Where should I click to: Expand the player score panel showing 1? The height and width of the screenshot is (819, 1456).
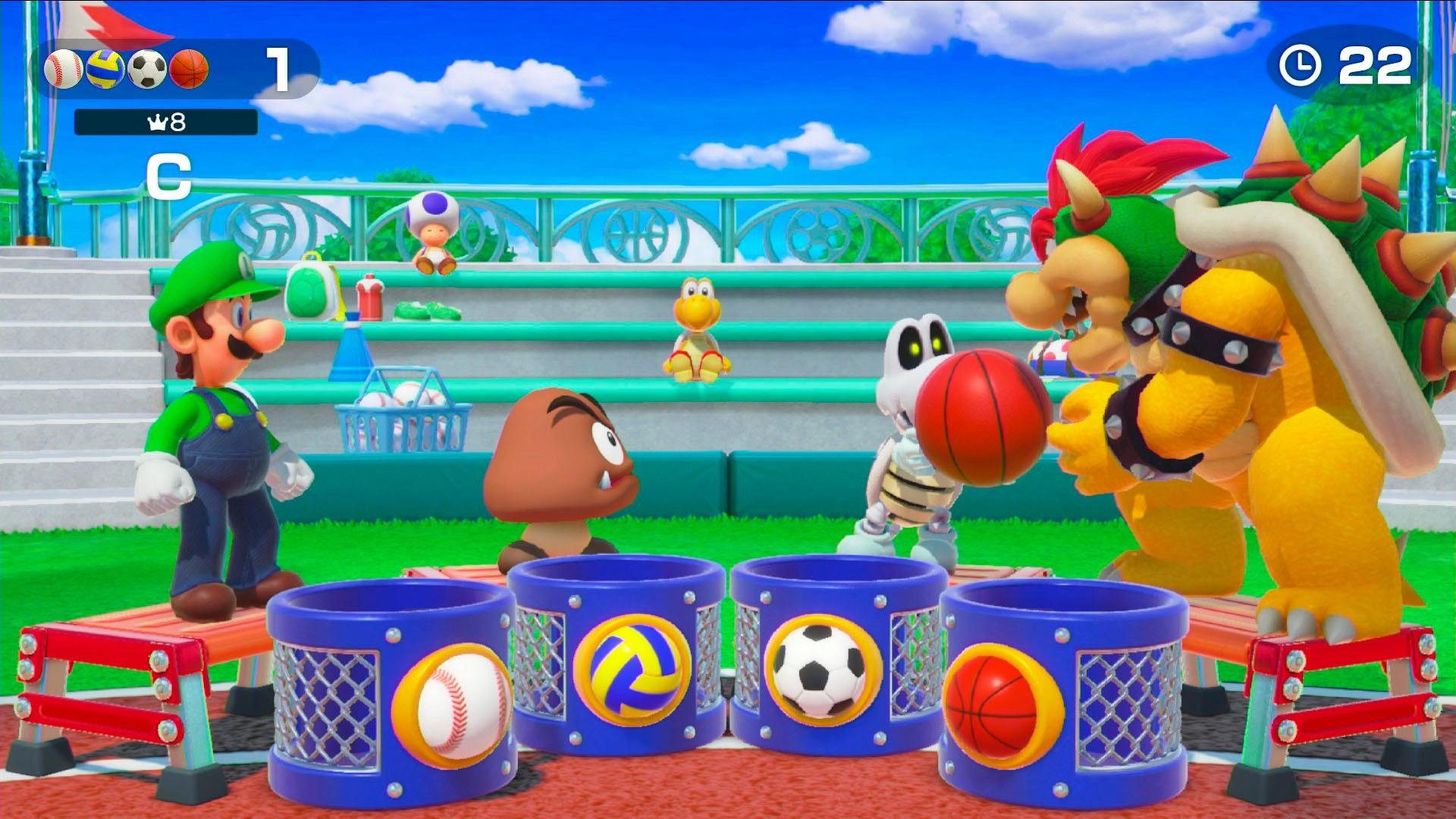coord(281,71)
